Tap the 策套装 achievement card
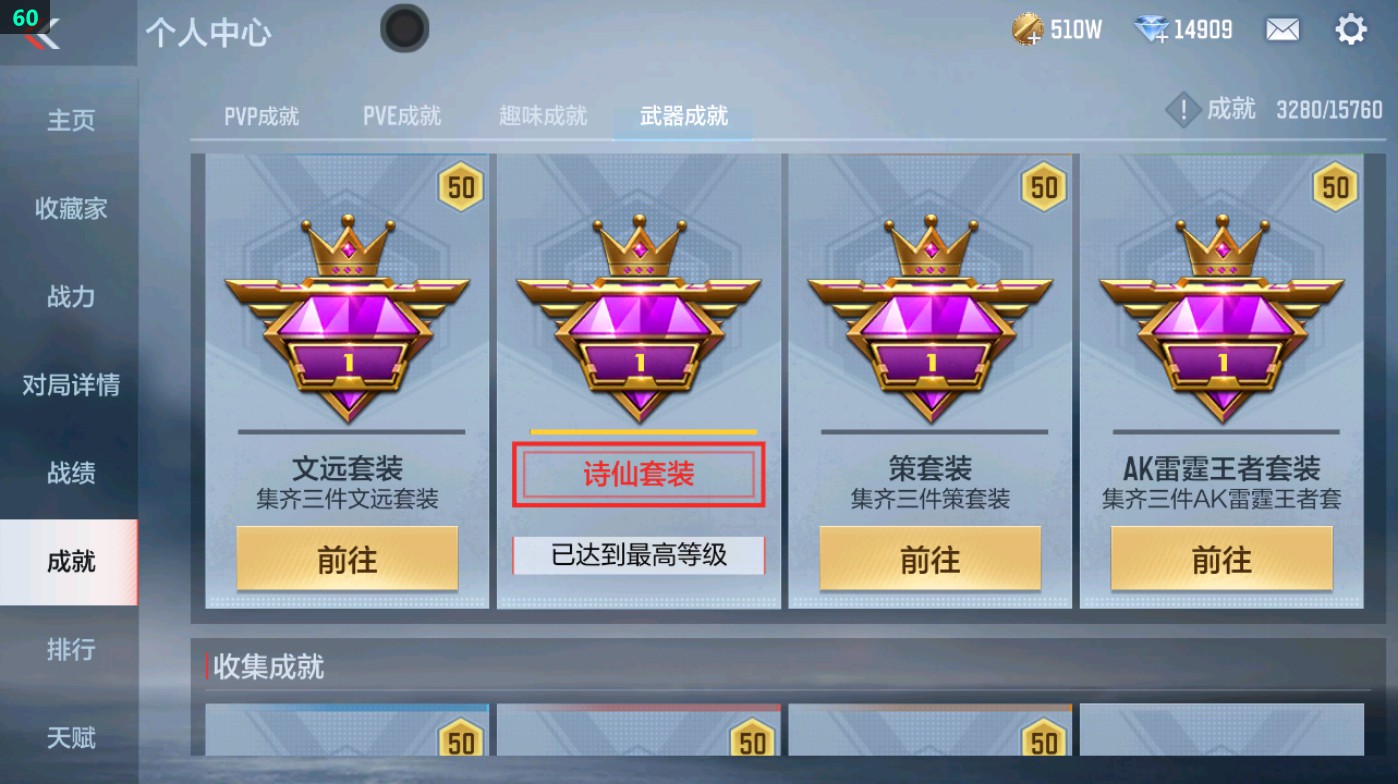1398x784 pixels. tap(929, 380)
